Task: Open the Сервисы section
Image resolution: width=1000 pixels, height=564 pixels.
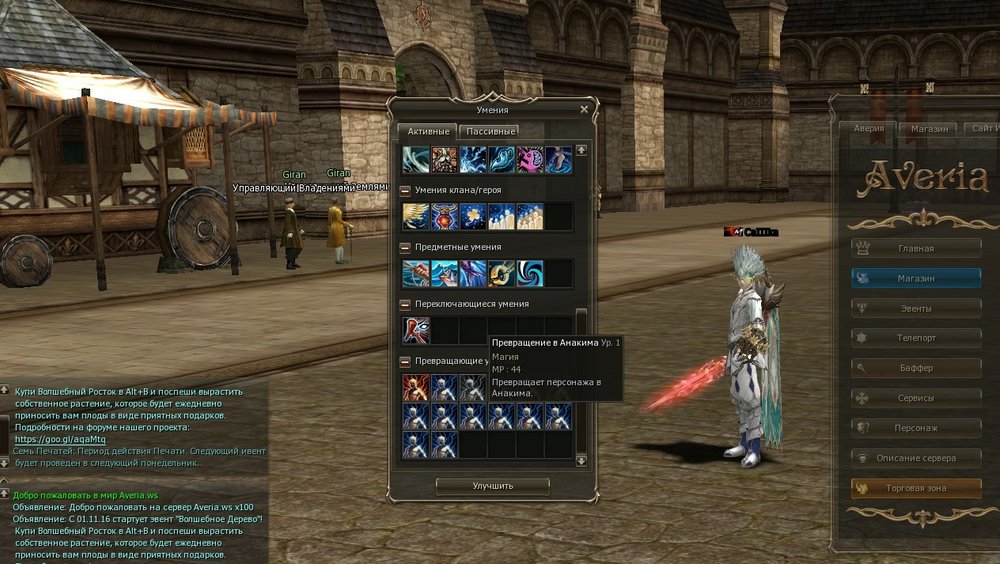Action: tap(916, 398)
